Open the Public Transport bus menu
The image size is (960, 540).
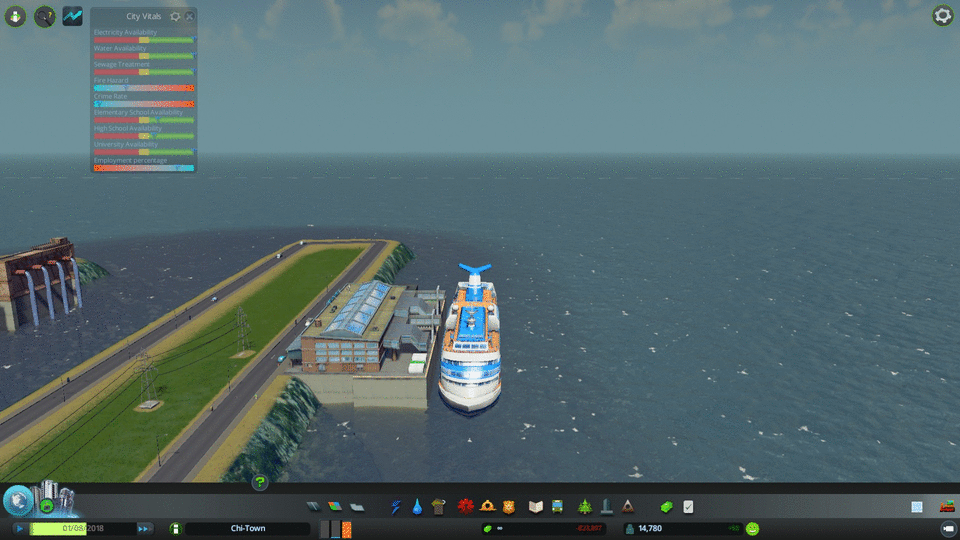click(556, 507)
